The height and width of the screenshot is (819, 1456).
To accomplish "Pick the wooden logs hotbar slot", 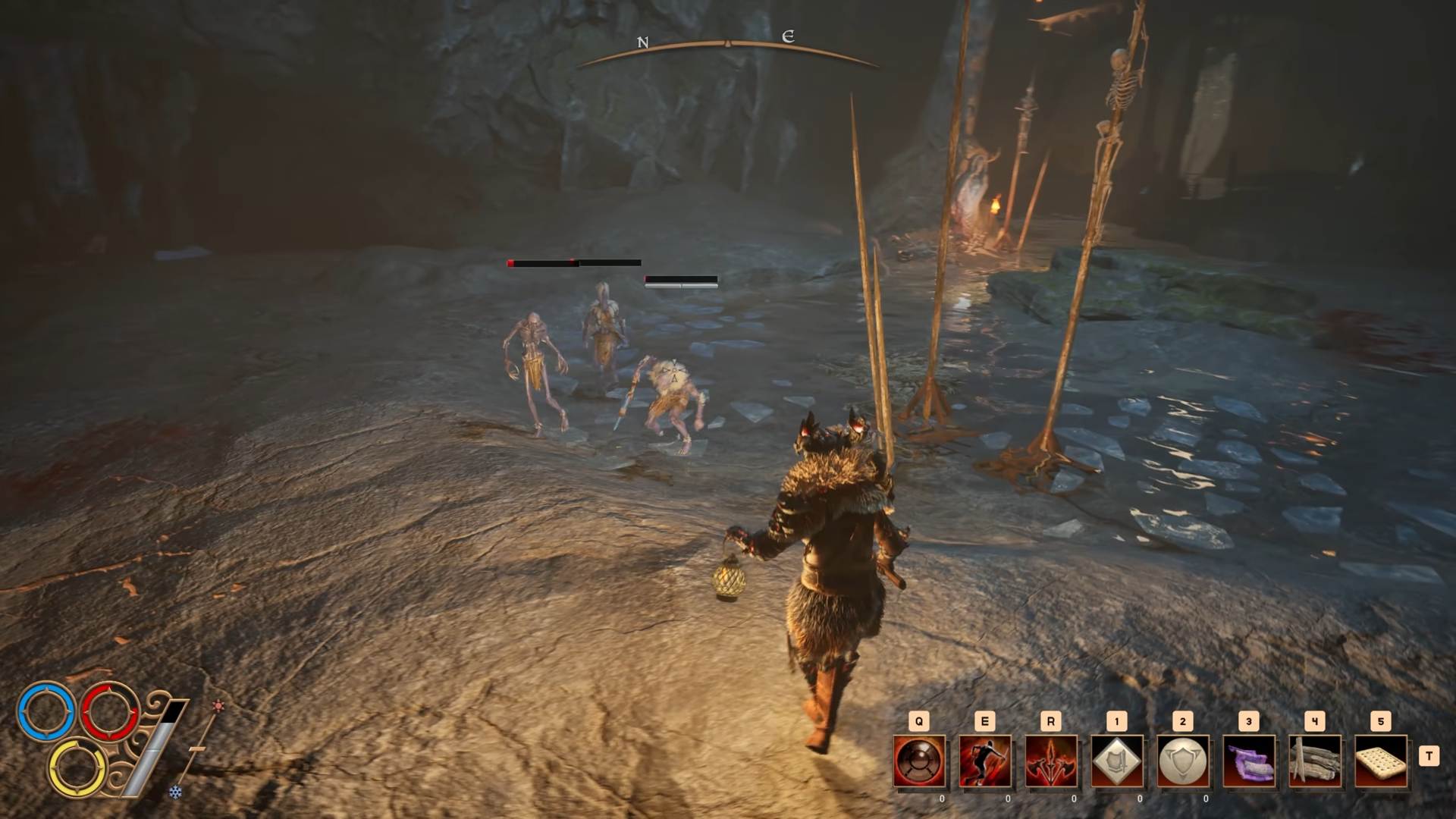I will coord(1315,761).
